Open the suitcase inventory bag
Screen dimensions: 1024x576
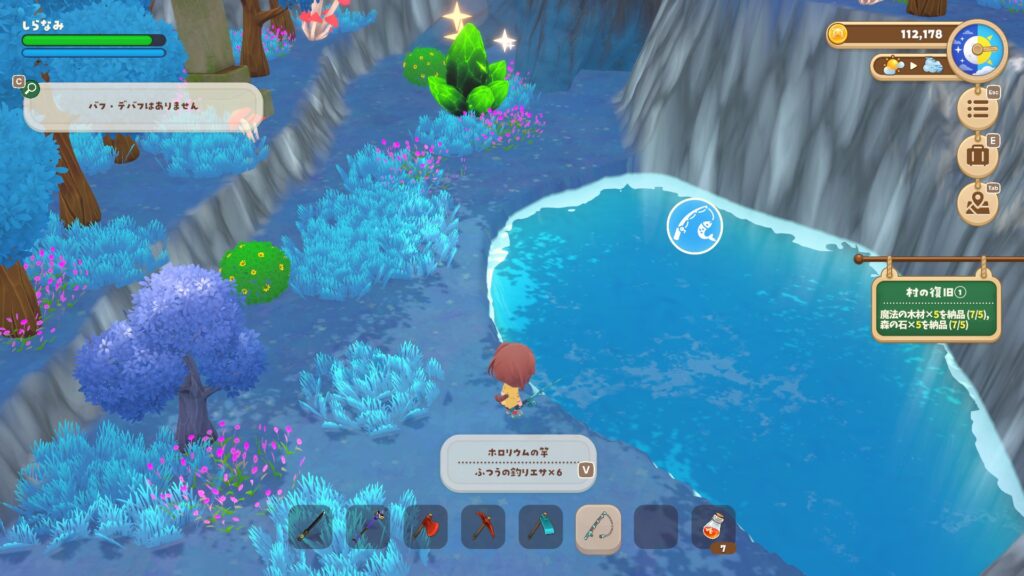point(977,155)
